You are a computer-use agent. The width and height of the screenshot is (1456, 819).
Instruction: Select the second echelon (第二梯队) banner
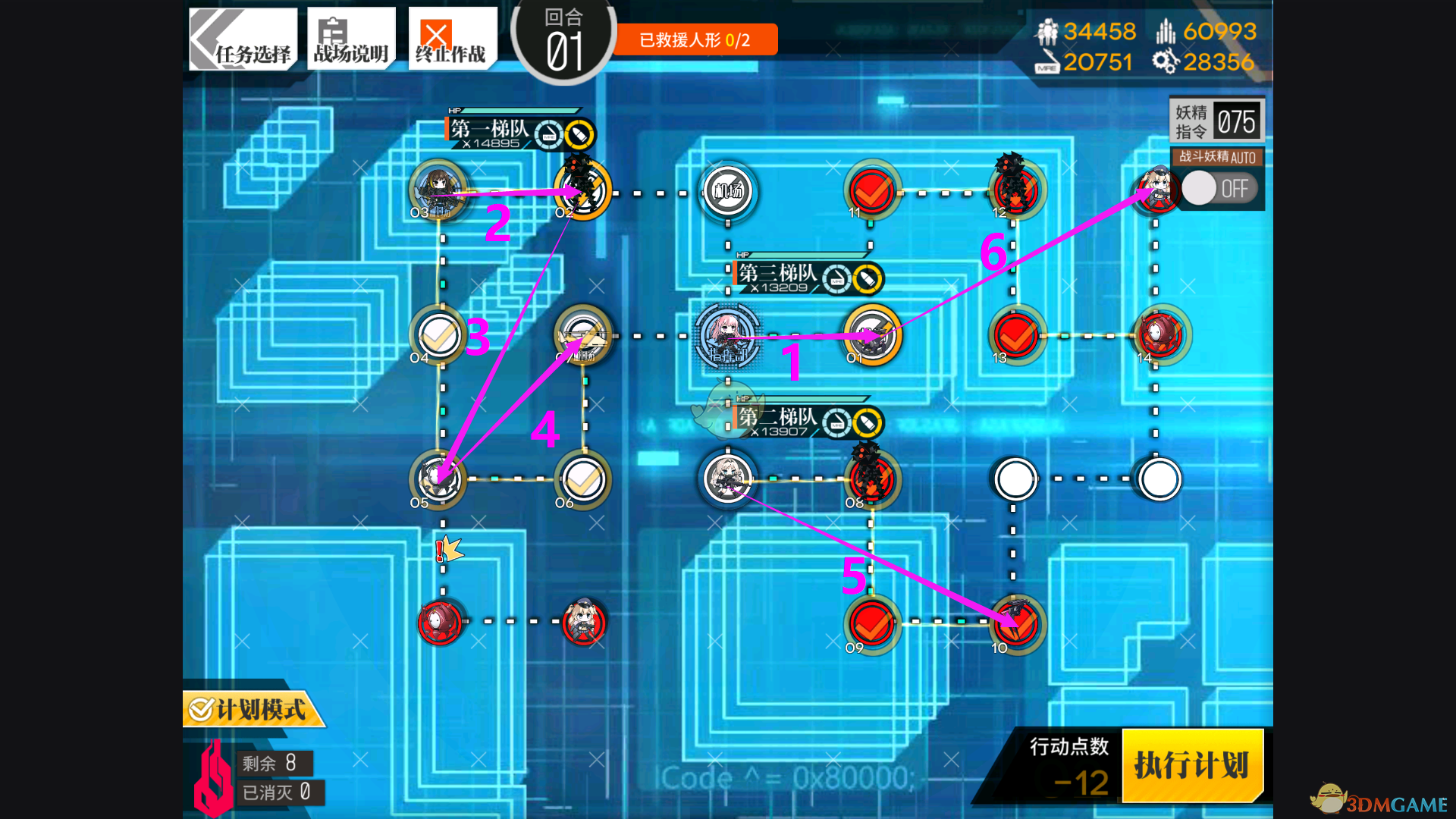(x=808, y=421)
